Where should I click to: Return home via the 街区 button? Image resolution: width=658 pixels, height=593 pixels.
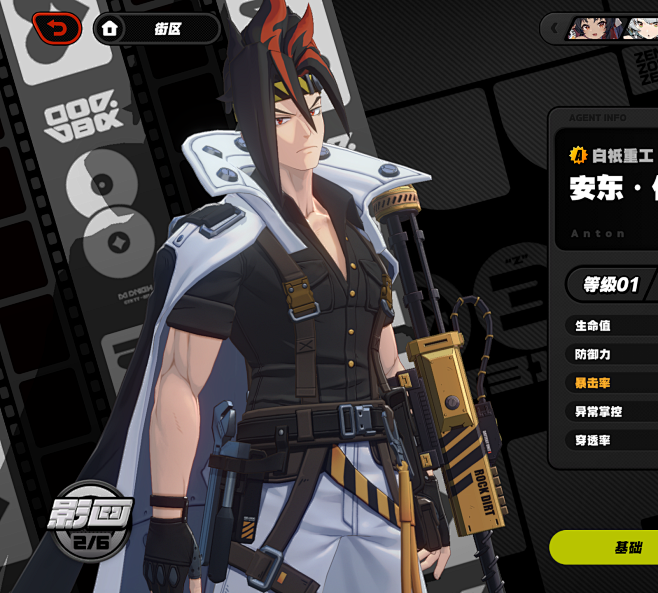point(156,29)
